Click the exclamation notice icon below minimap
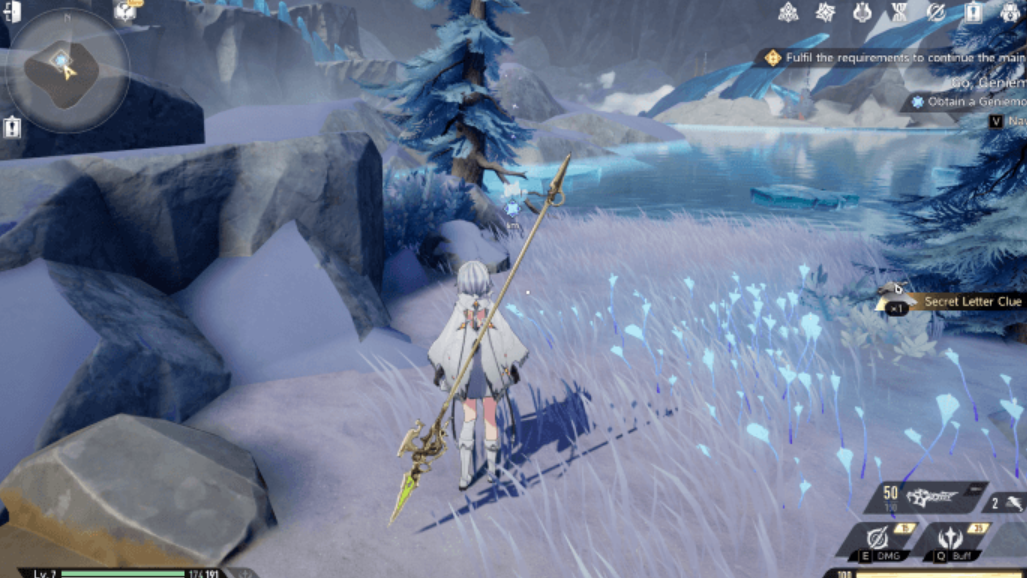Viewport: 1027px width, 578px height. [x=12, y=127]
